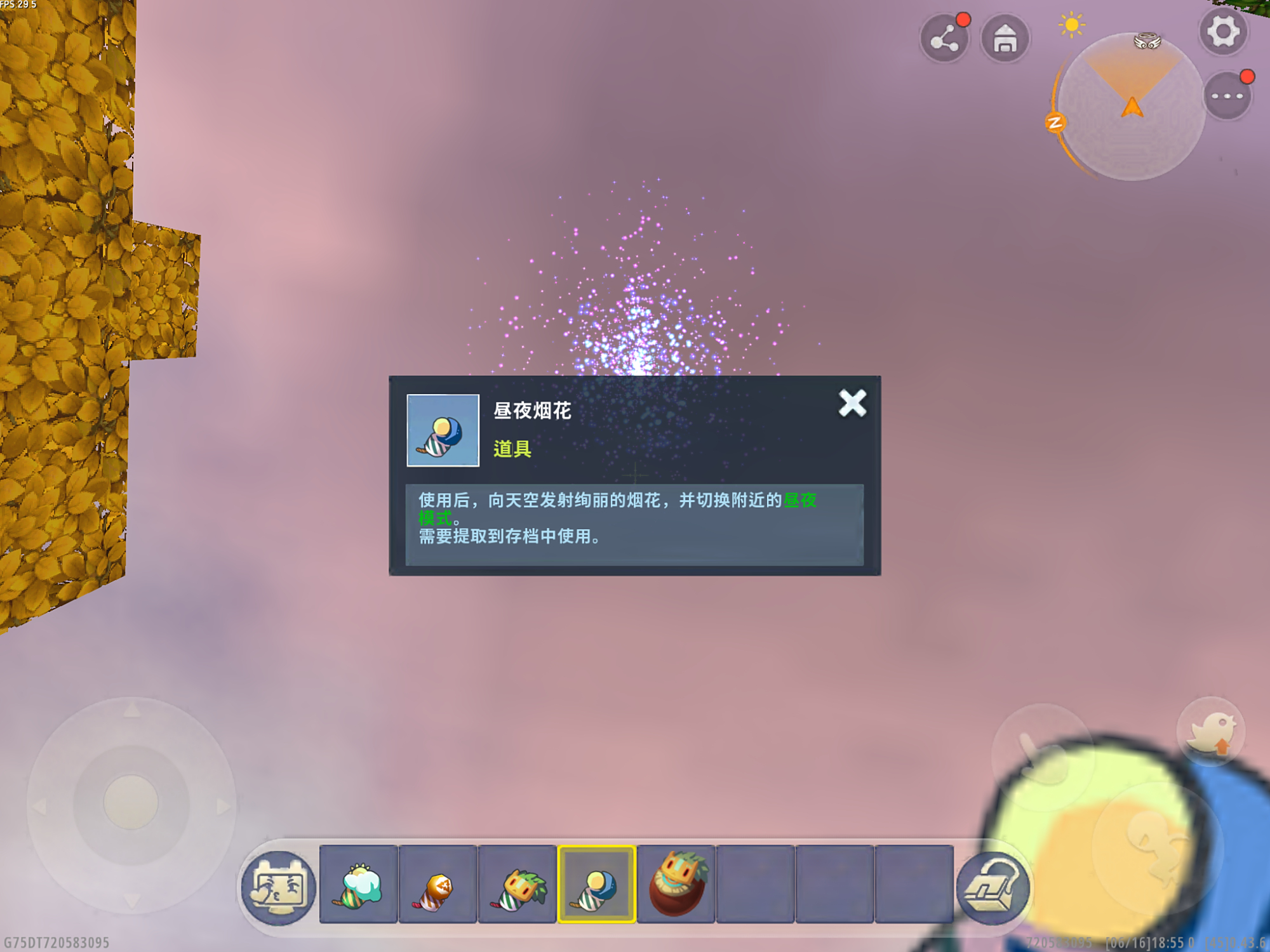Open the chat bird icon
The image size is (1270, 952).
pyautogui.click(x=1210, y=731)
